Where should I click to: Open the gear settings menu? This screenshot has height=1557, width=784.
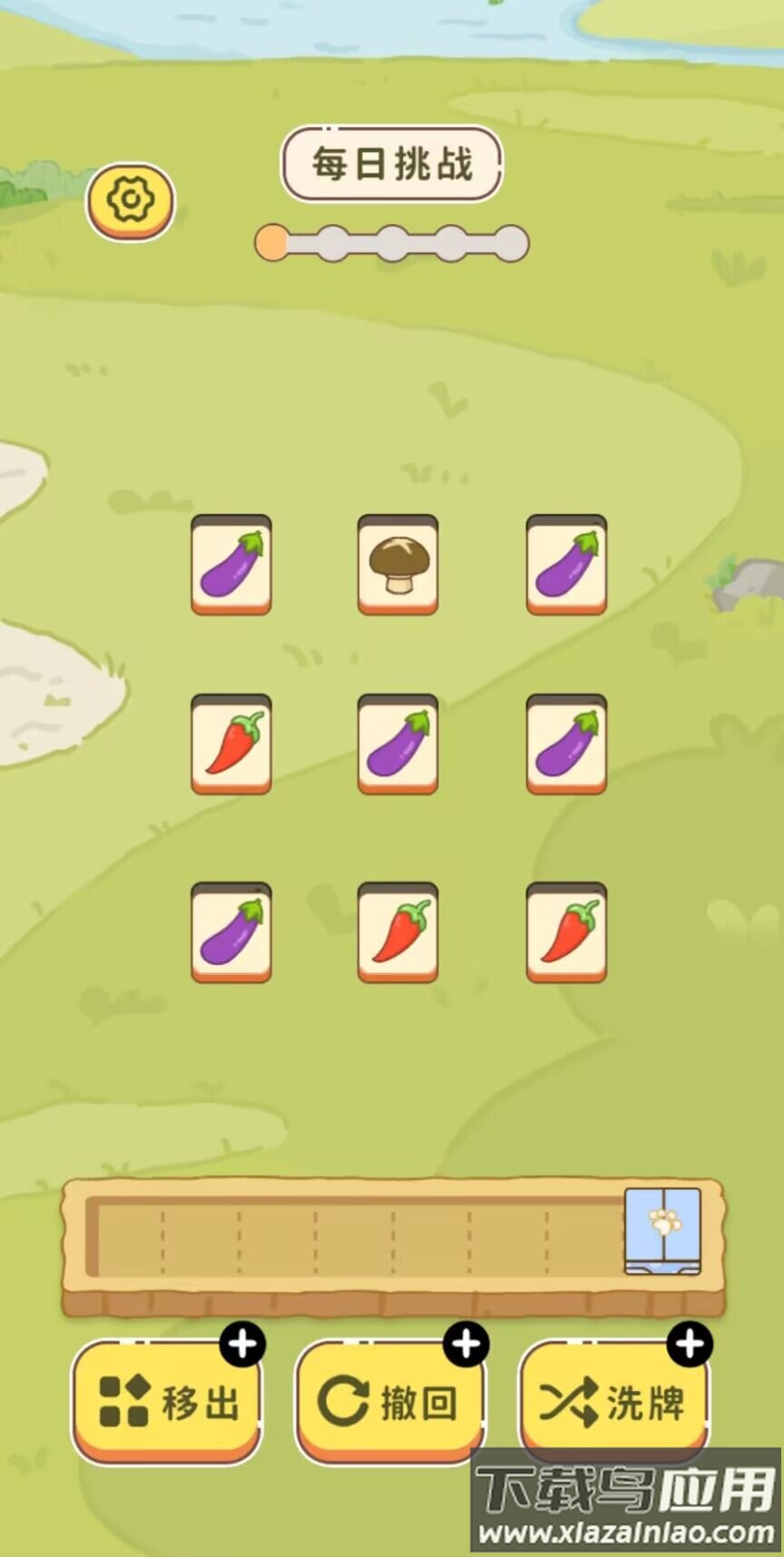click(131, 201)
